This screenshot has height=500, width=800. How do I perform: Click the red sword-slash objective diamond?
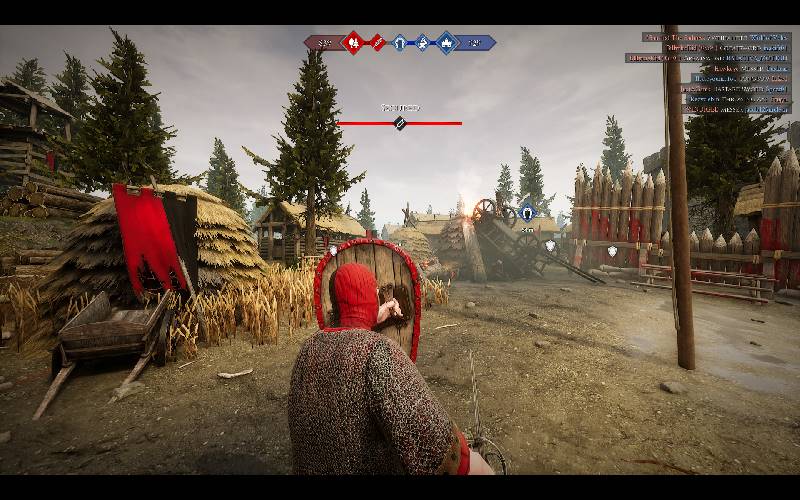[x=377, y=43]
